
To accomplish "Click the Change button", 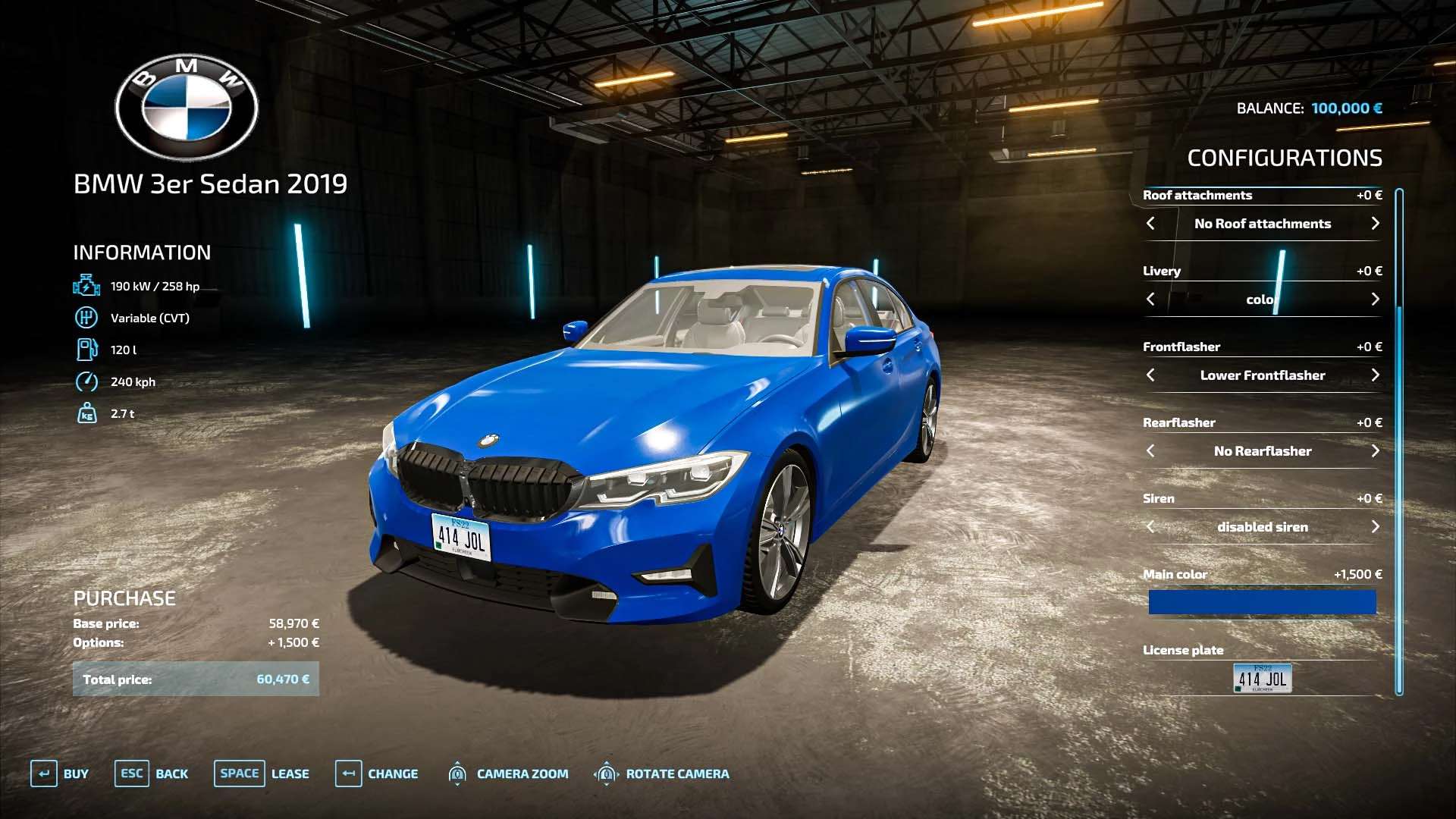I will (377, 773).
